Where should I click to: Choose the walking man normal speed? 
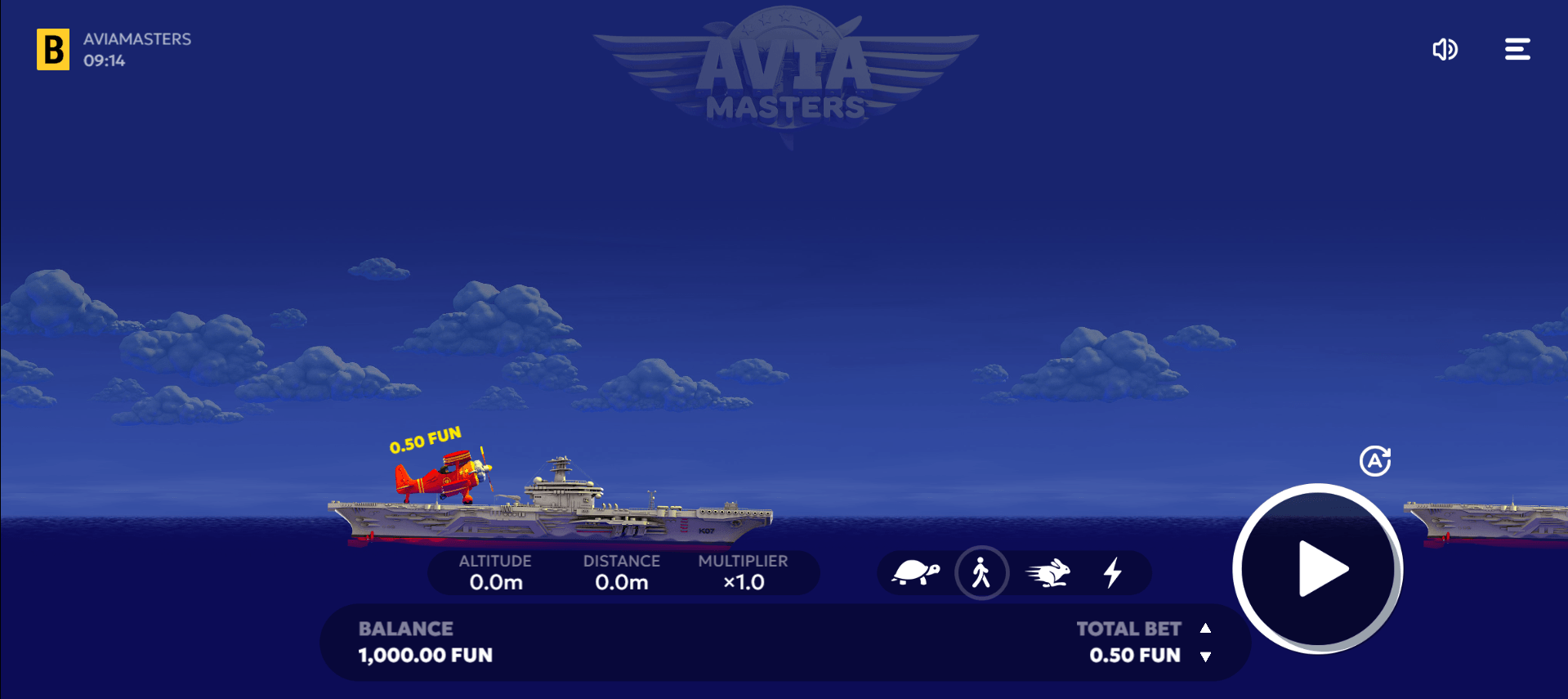click(x=981, y=572)
